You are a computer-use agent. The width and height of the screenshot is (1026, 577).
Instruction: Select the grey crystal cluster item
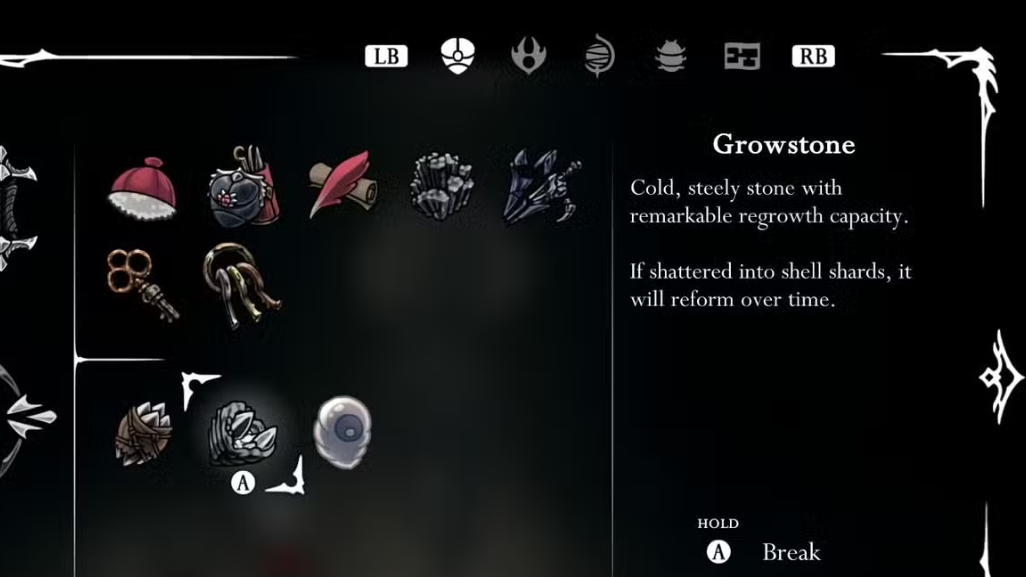click(441, 184)
